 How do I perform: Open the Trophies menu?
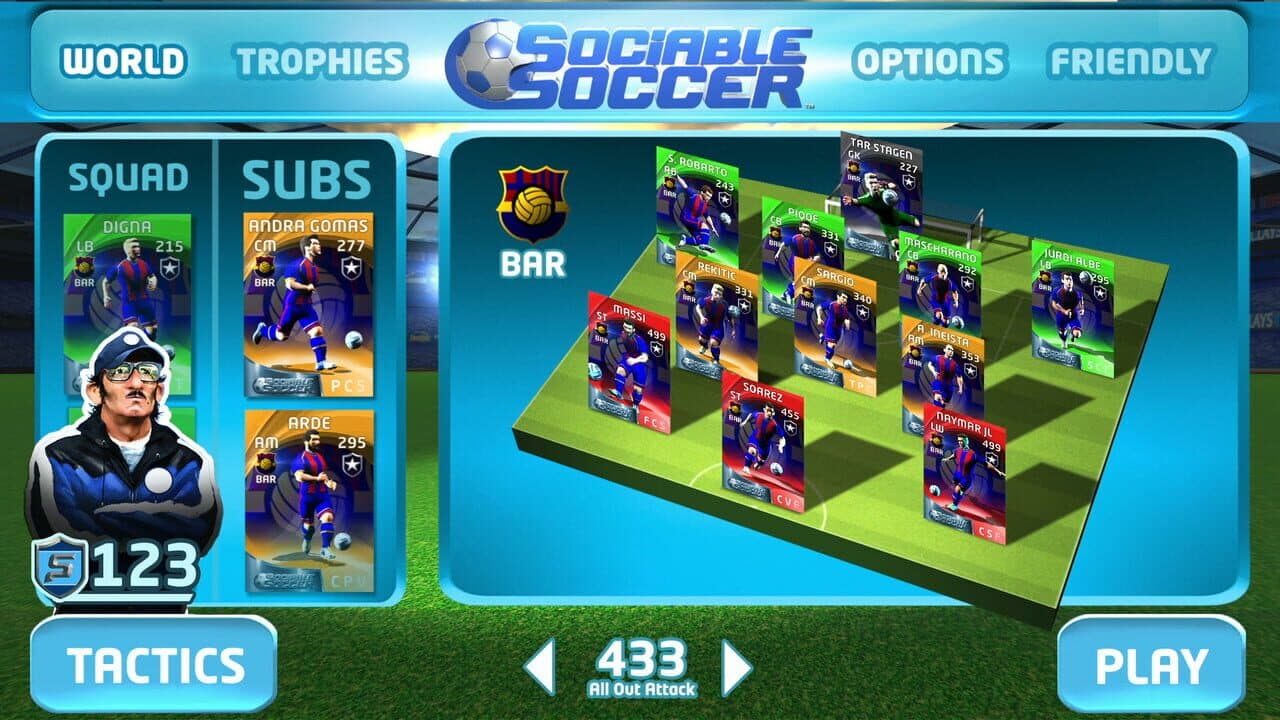[x=320, y=62]
